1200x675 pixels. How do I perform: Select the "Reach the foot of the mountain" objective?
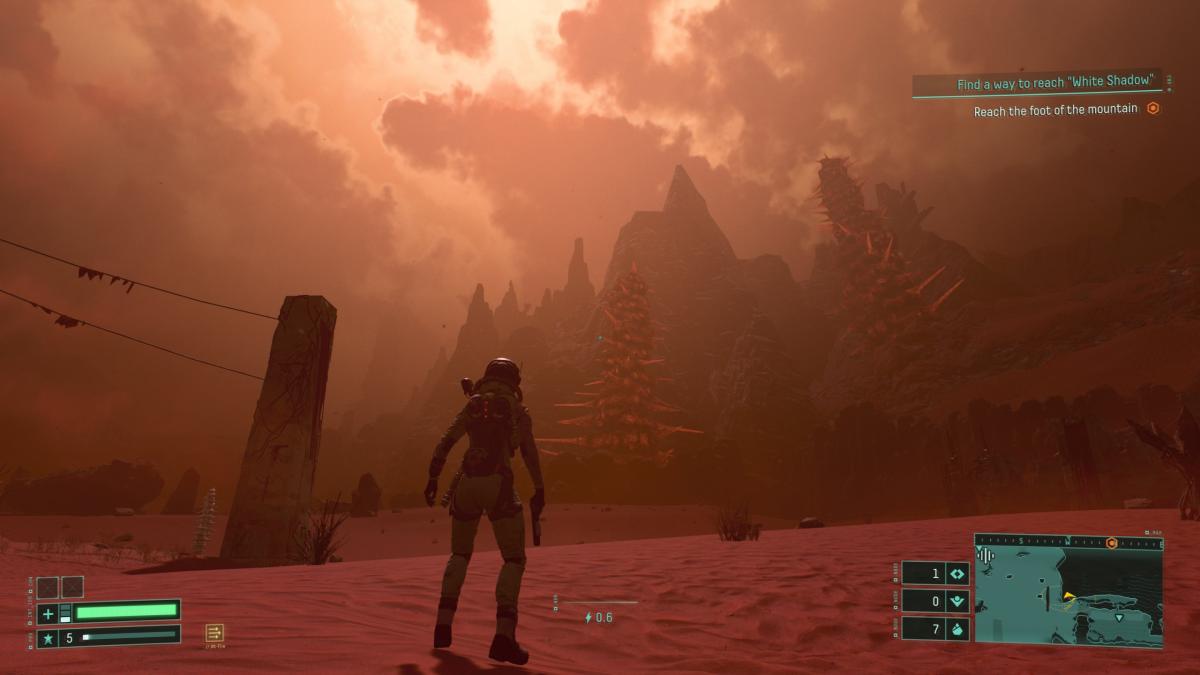pyautogui.click(x=1055, y=110)
